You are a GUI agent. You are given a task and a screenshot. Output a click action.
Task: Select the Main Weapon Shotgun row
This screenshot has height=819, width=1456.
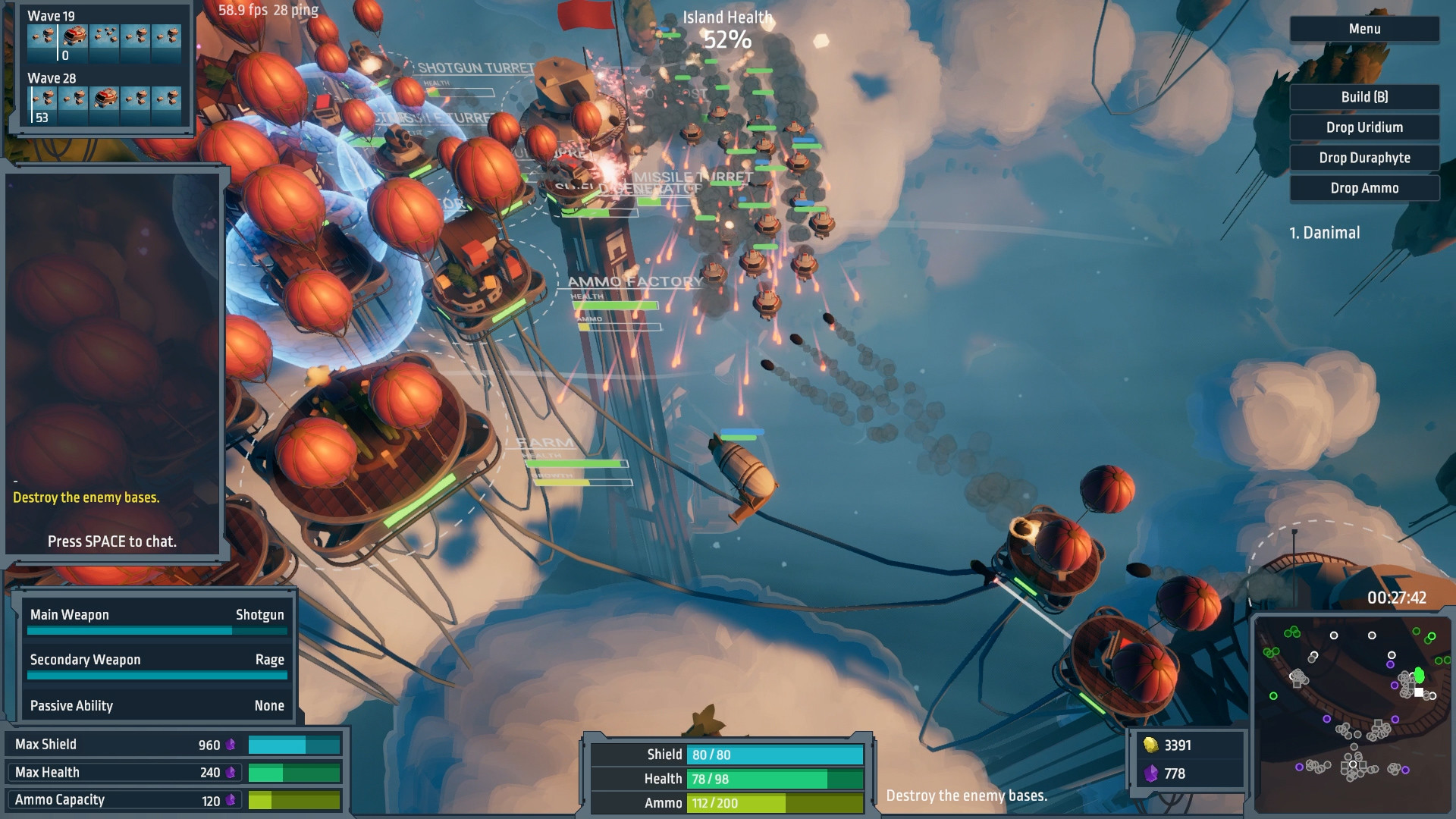click(x=156, y=615)
